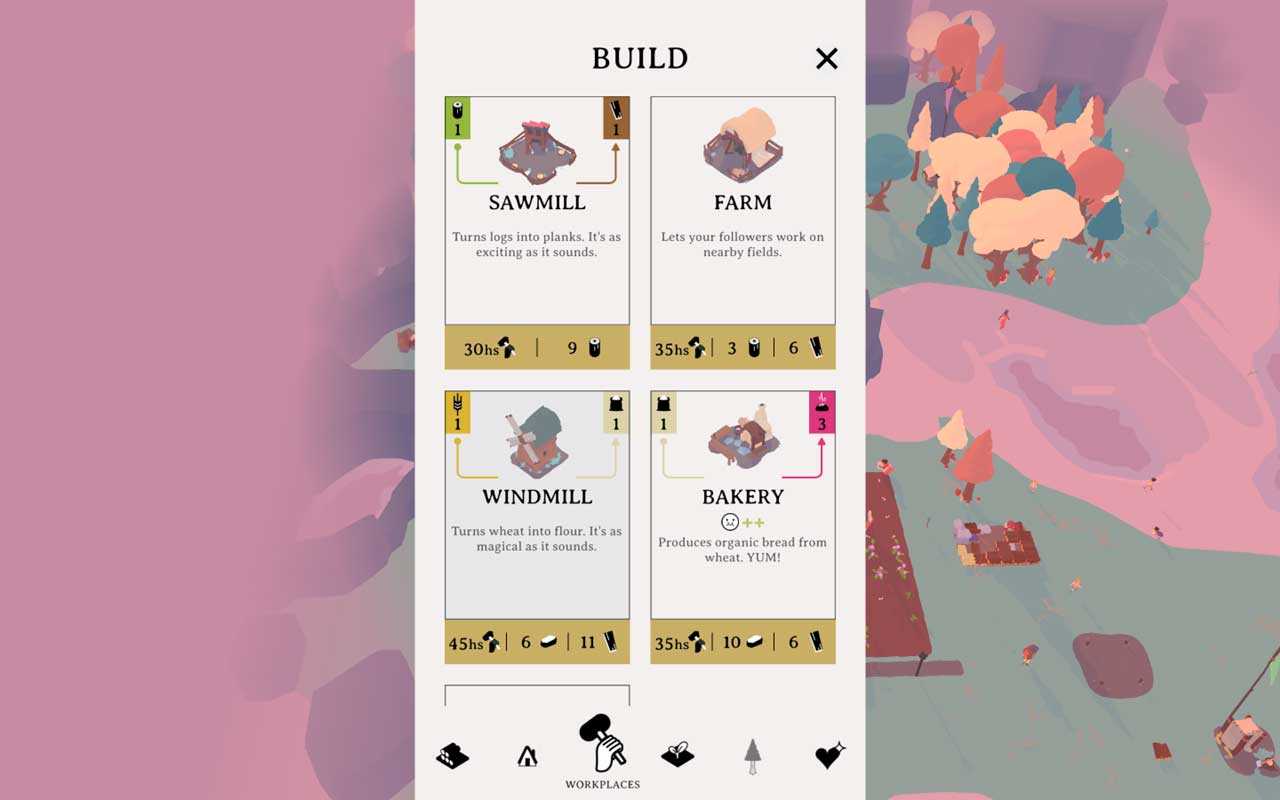Open the resources category with the log pile icon
Image resolution: width=1280 pixels, height=800 pixels.
pyautogui.click(x=452, y=755)
